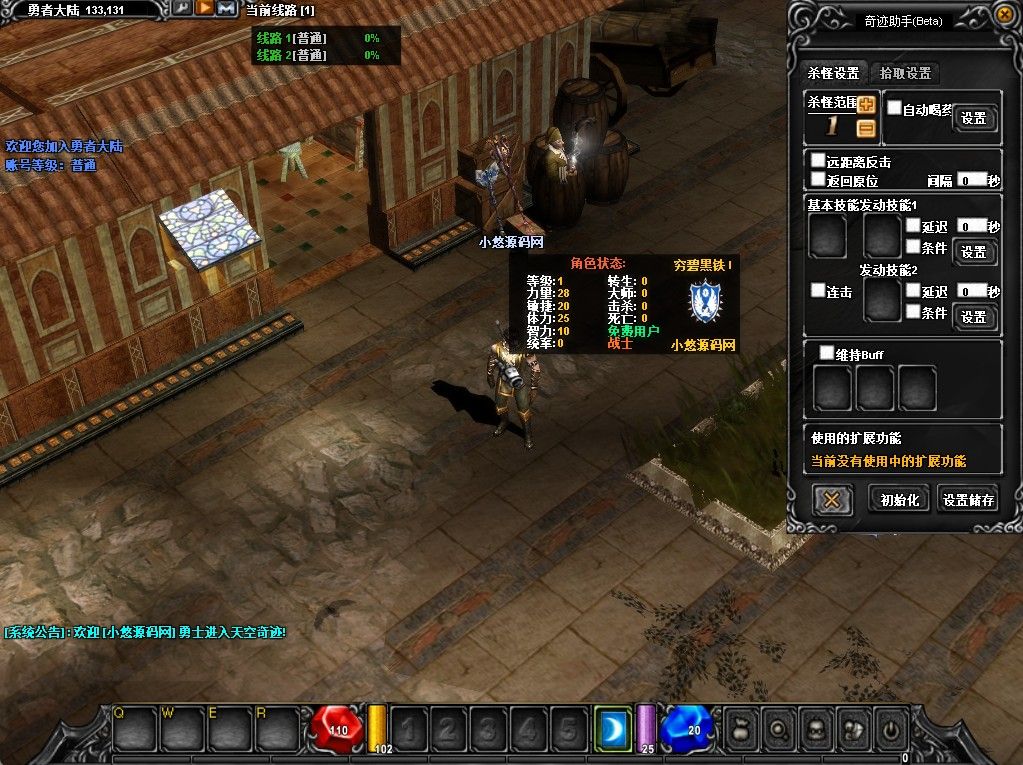1023x765 pixels.
Task: Enable the 维持Buff checkbox
Action: 827,353
